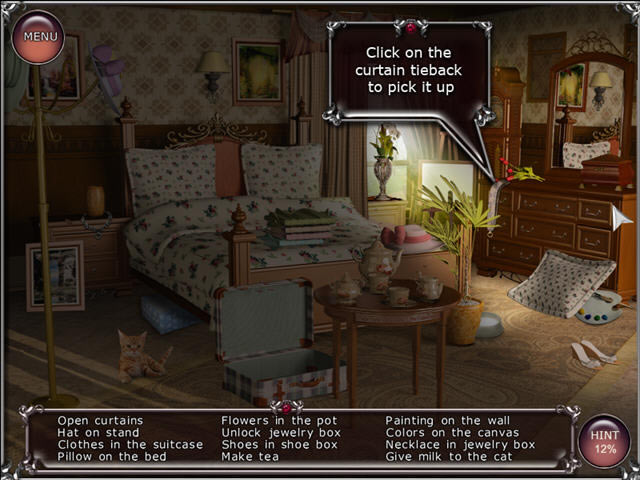Select the "Open curtains" task entry
The width and height of the screenshot is (640, 480).
coord(100,420)
